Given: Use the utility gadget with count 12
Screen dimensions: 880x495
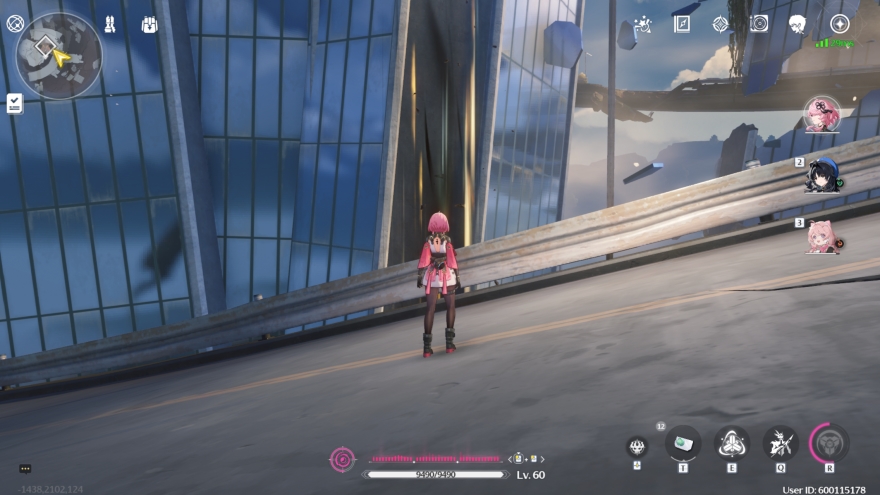Looking at the screenshot, I should [x=683, y=442].
